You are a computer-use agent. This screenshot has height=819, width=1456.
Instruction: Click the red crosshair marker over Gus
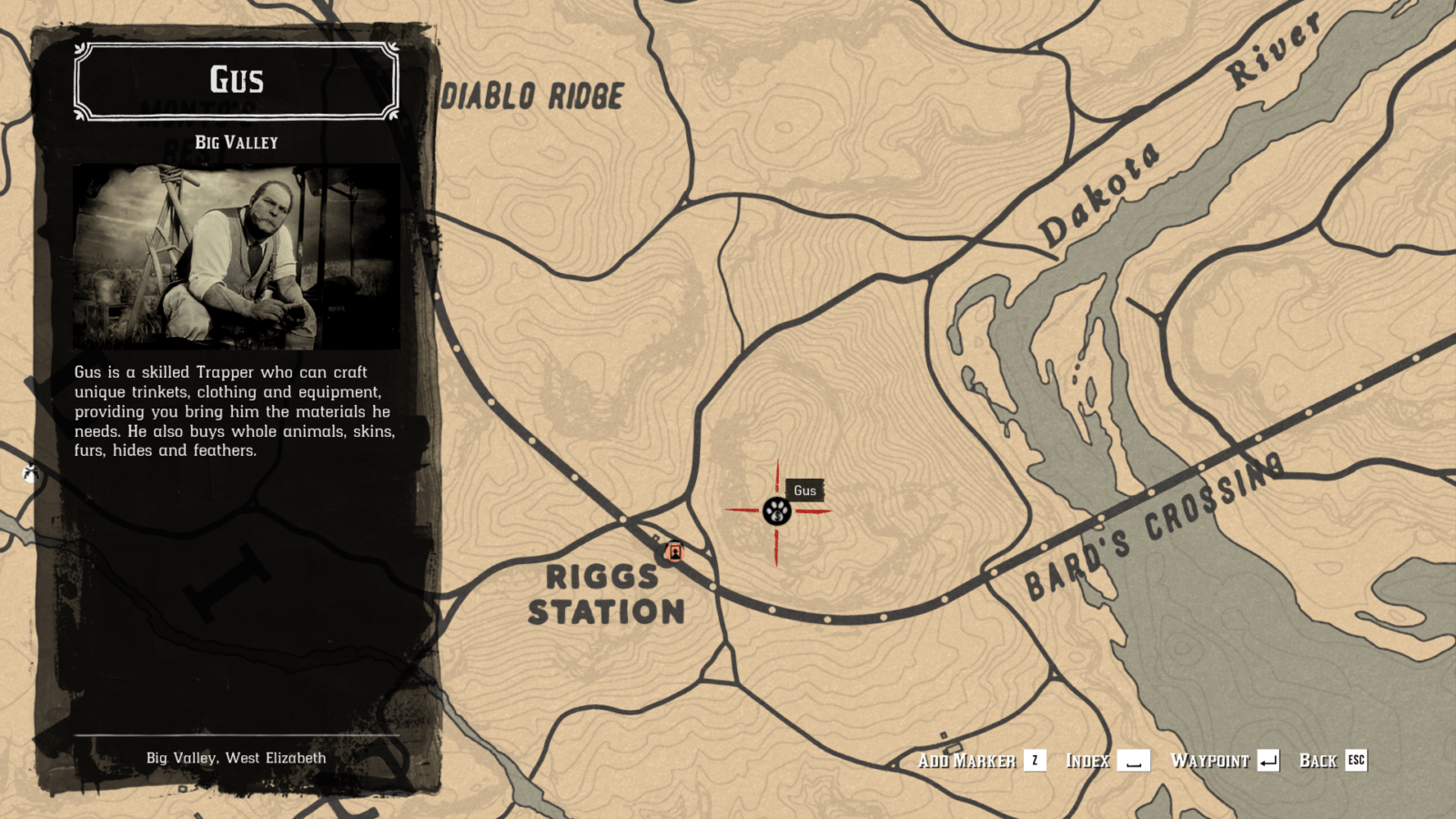775,511
